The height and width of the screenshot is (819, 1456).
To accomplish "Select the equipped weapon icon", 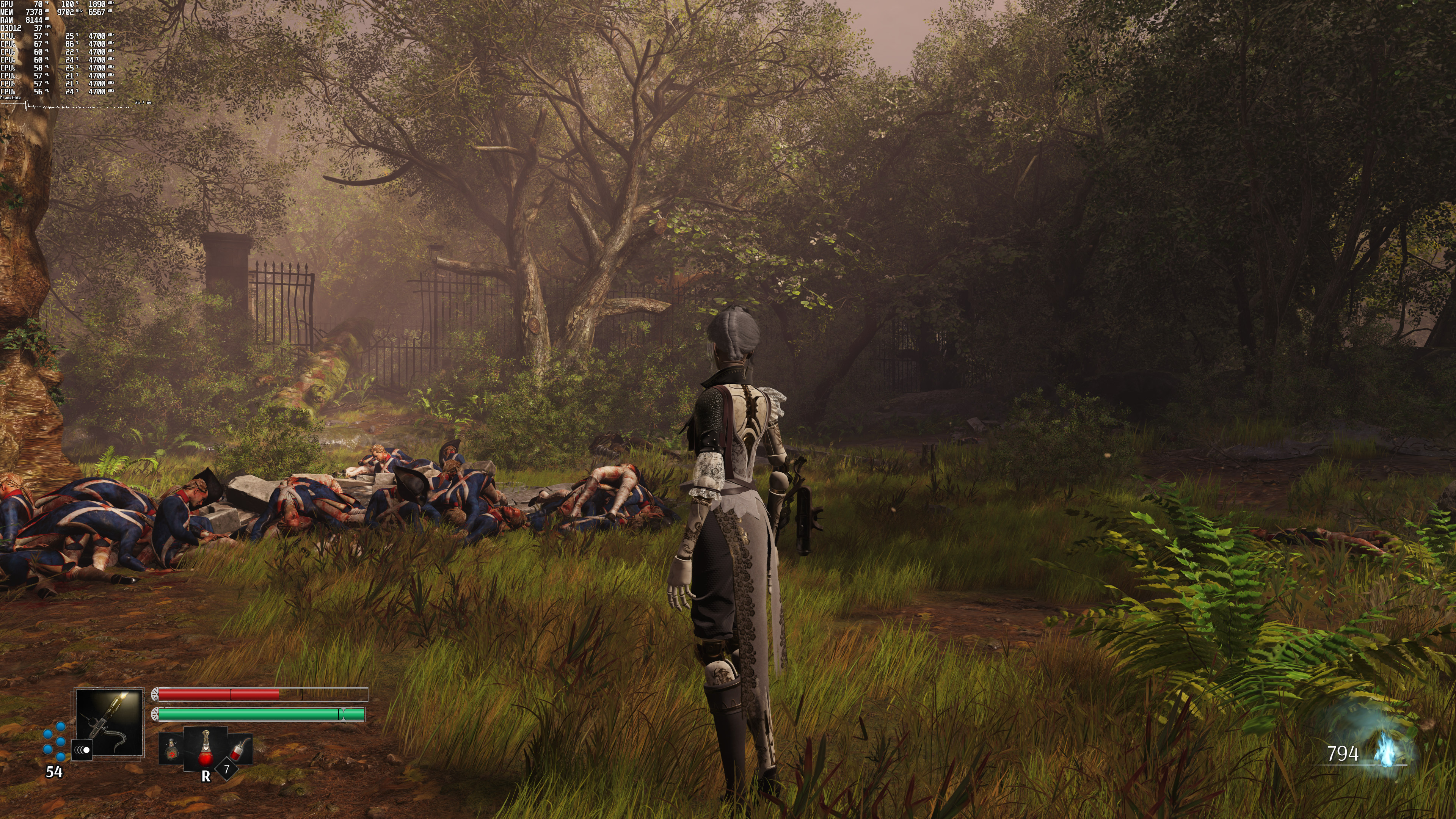I will coord(110,723).
